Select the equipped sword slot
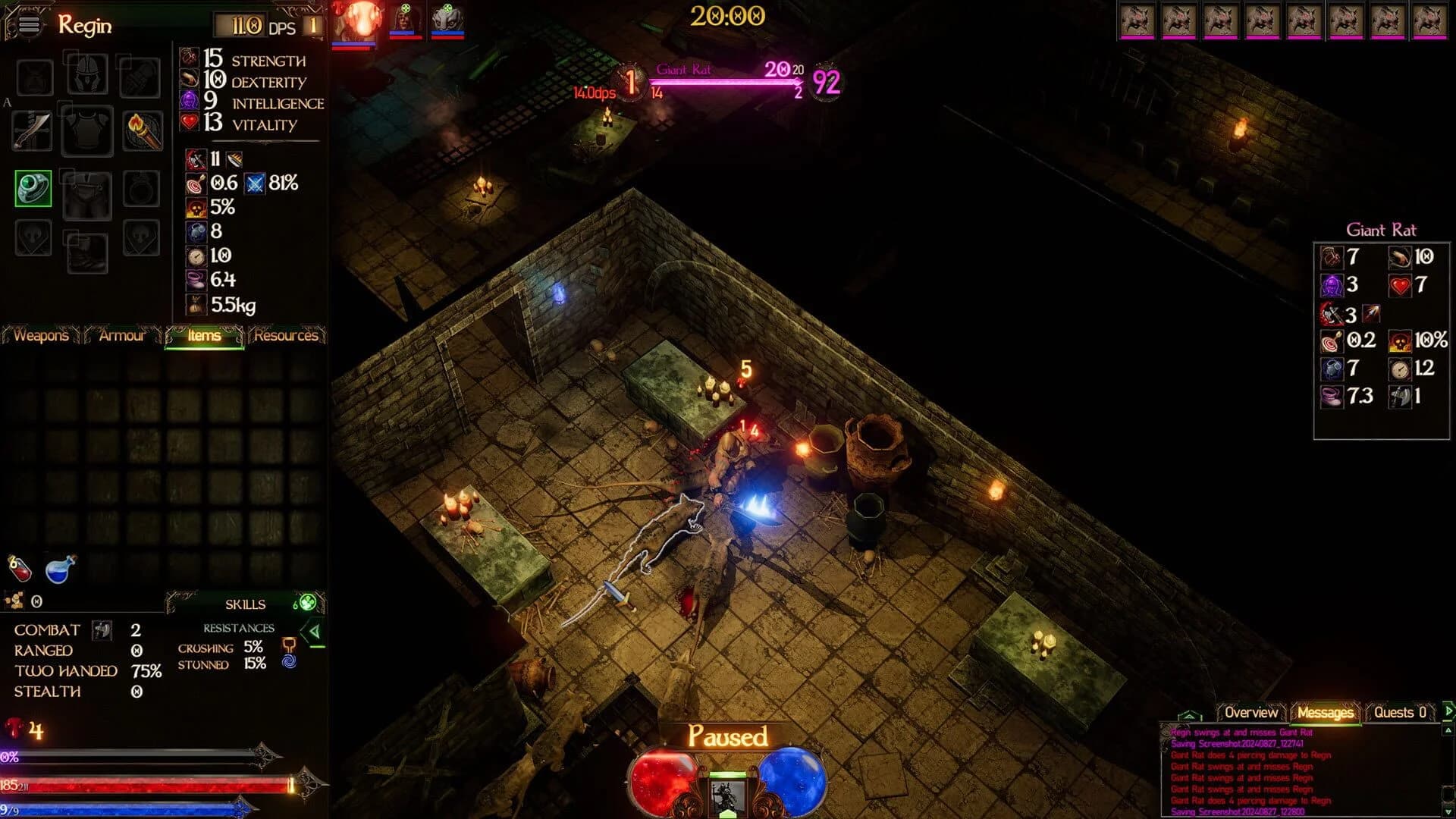1456x819 pixels. [33, 130]
